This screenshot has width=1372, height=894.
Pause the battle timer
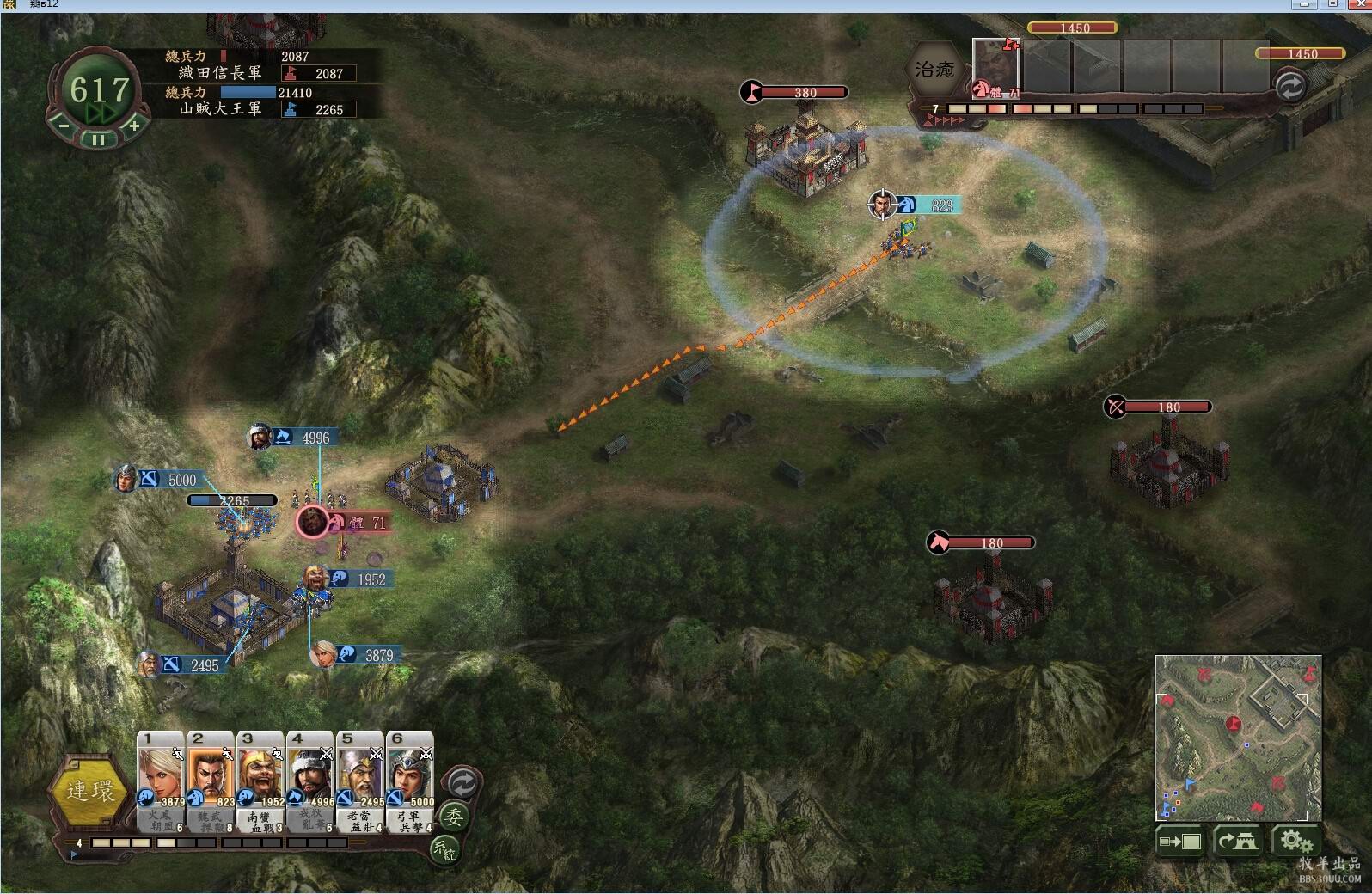(x=99, y=139)
